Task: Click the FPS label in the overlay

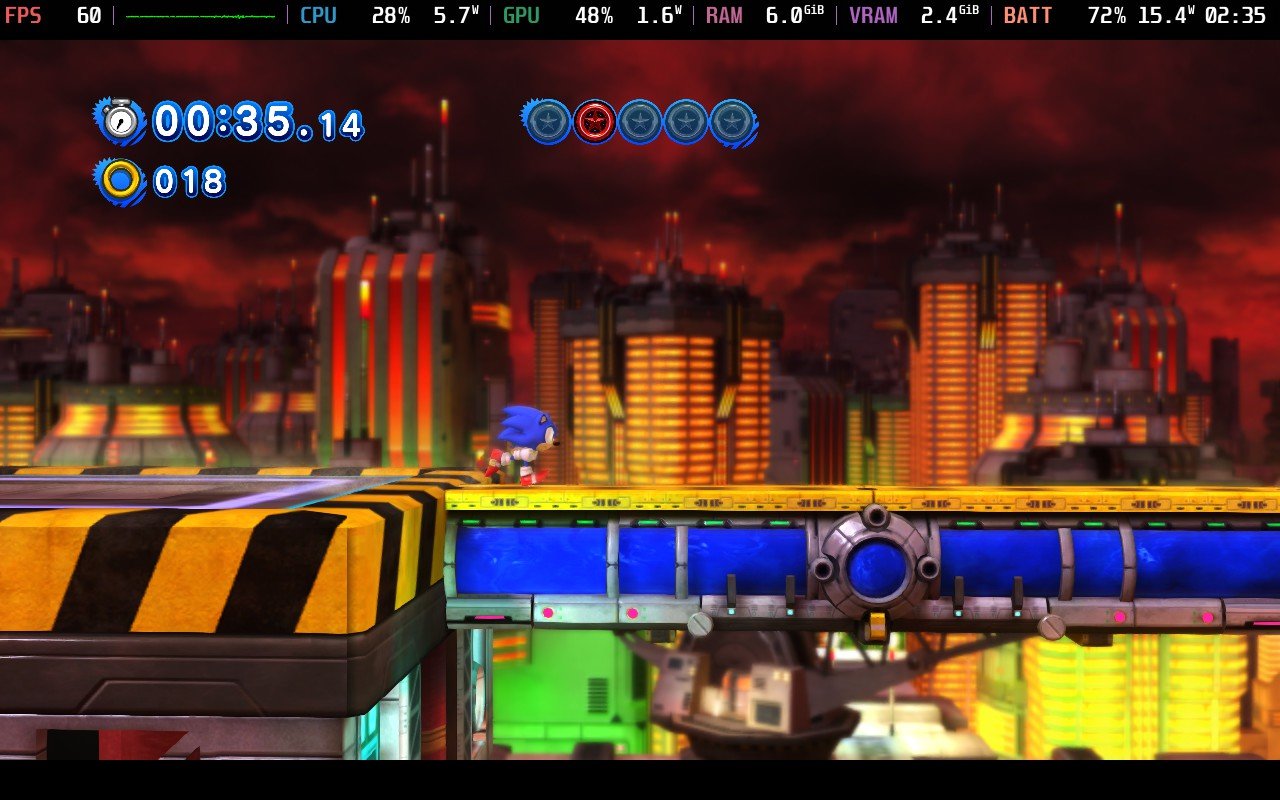Action: point(25,14)
